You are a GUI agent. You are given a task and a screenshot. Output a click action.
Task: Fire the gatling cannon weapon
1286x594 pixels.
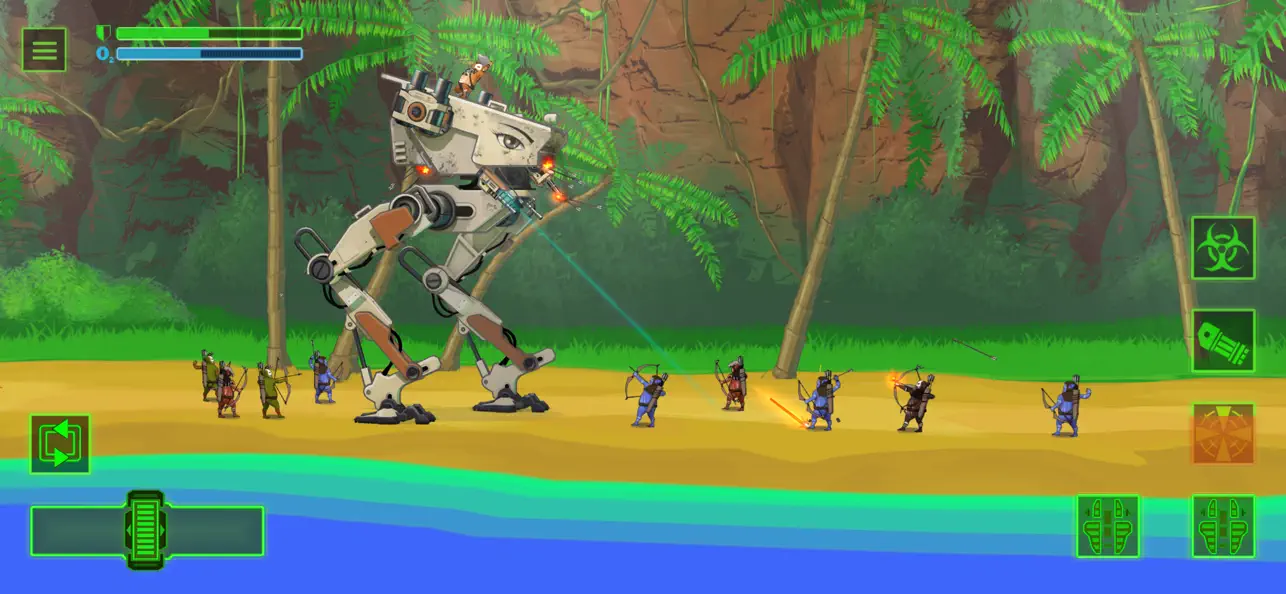[1222, 340]
